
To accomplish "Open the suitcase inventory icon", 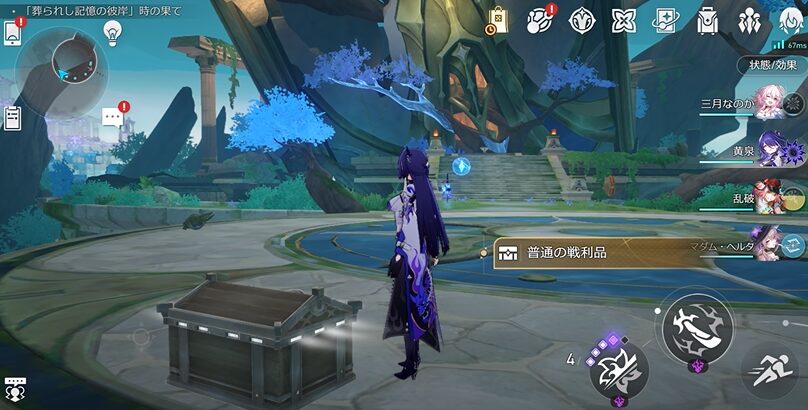I will pyautogui.click(x=707, y=20).
